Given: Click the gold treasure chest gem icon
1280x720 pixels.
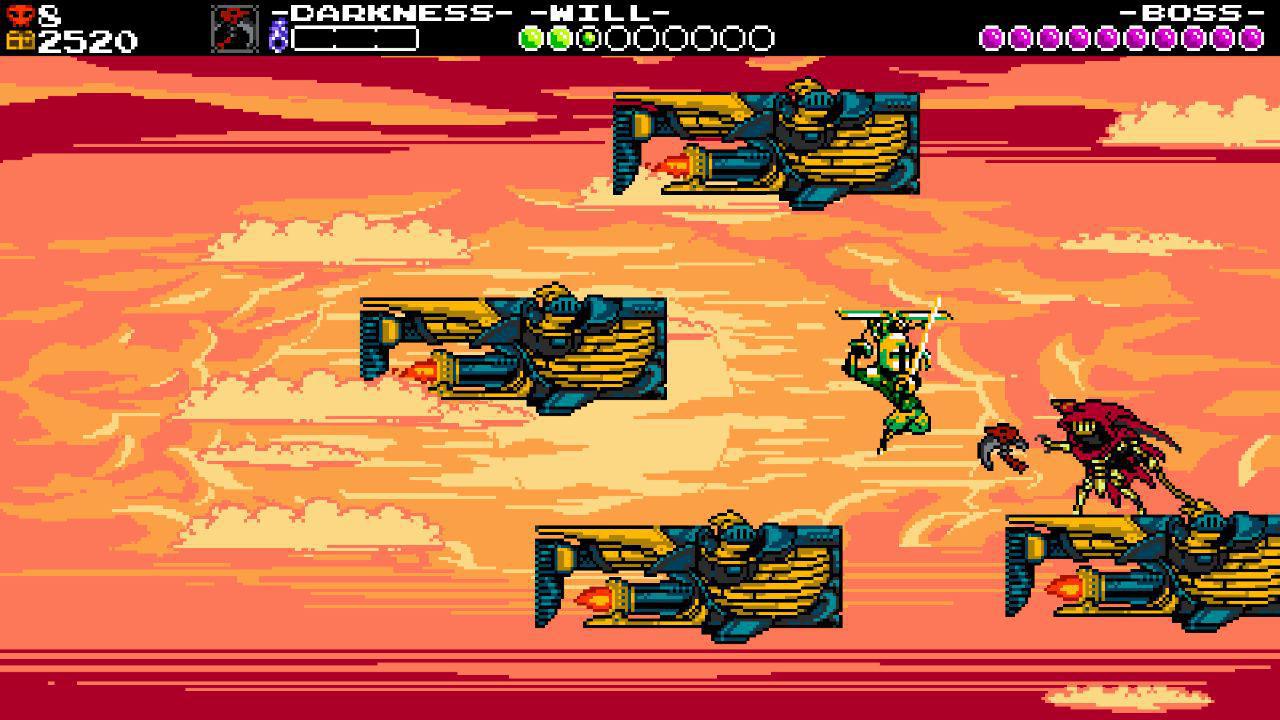Looking at the screenshot, I should [22, 42].
